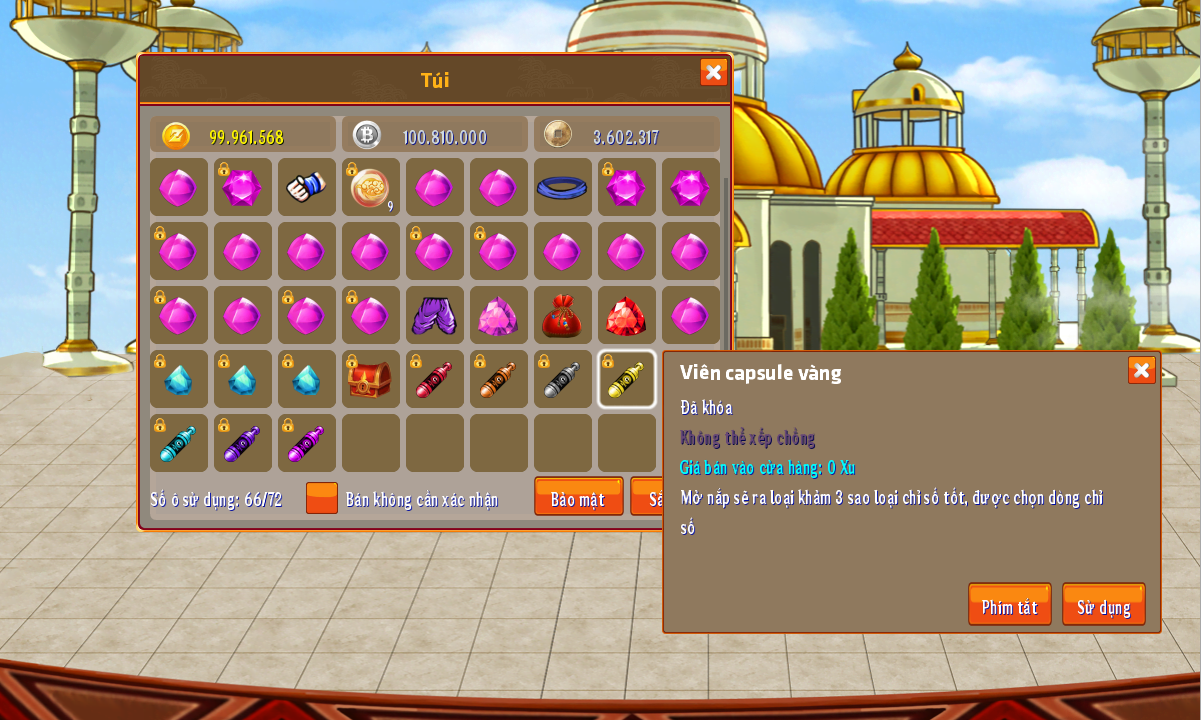This screenshot has height=720, width=1201.
Task: Select the white glove item slot
Action: 306,187
